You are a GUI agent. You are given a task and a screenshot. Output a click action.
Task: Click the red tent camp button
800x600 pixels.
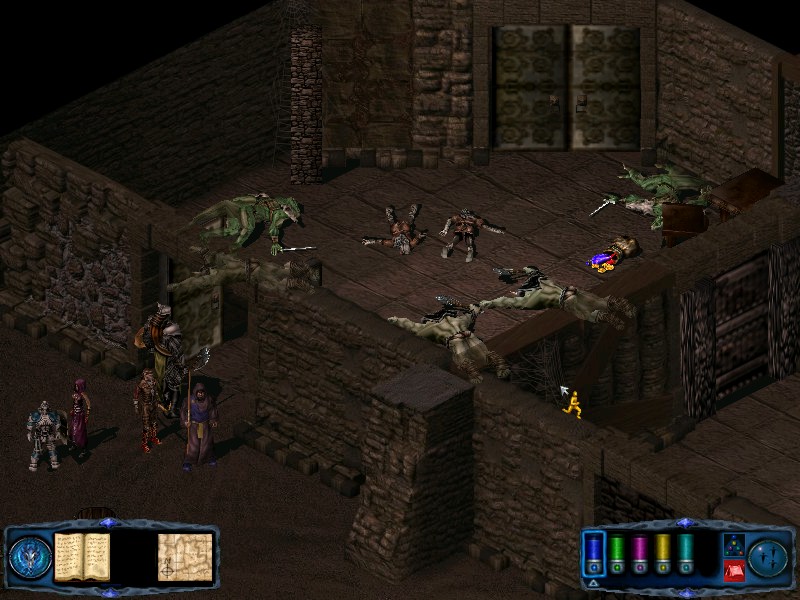733,571
